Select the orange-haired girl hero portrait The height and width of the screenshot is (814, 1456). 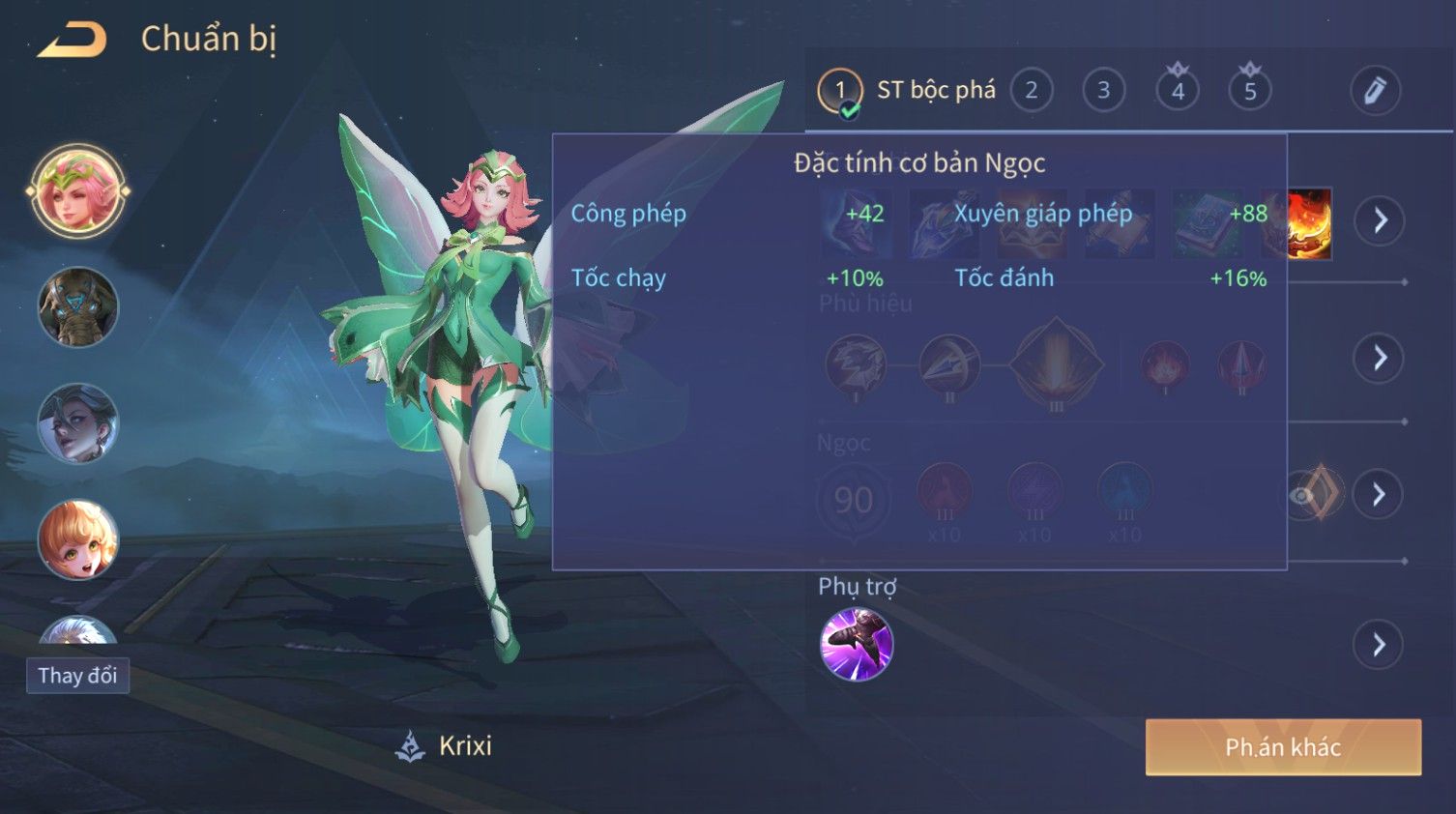pos(77,539)
